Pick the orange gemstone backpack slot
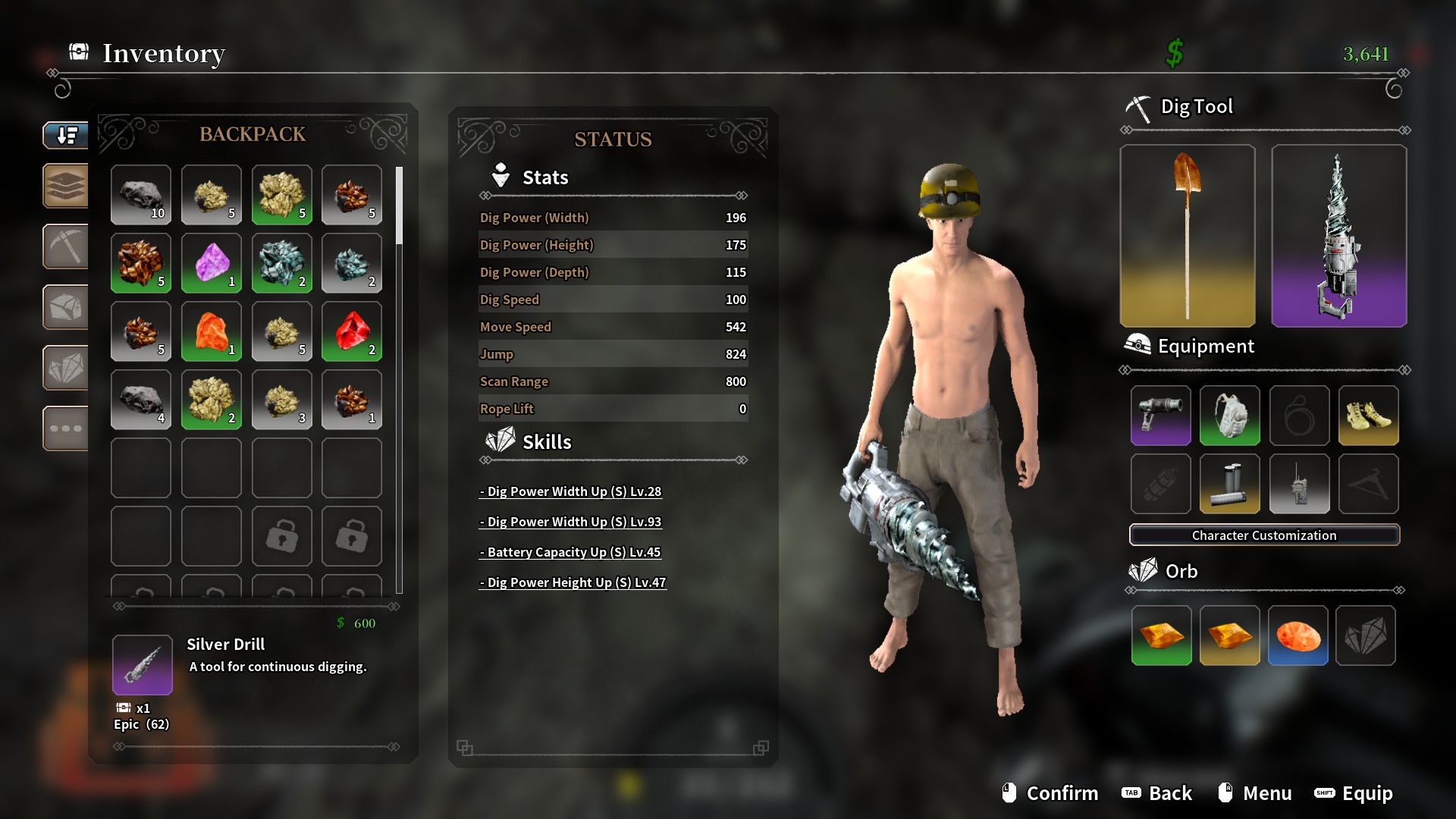The width and height of the screenshot is (1456, 819). click(x=212, y=331)
